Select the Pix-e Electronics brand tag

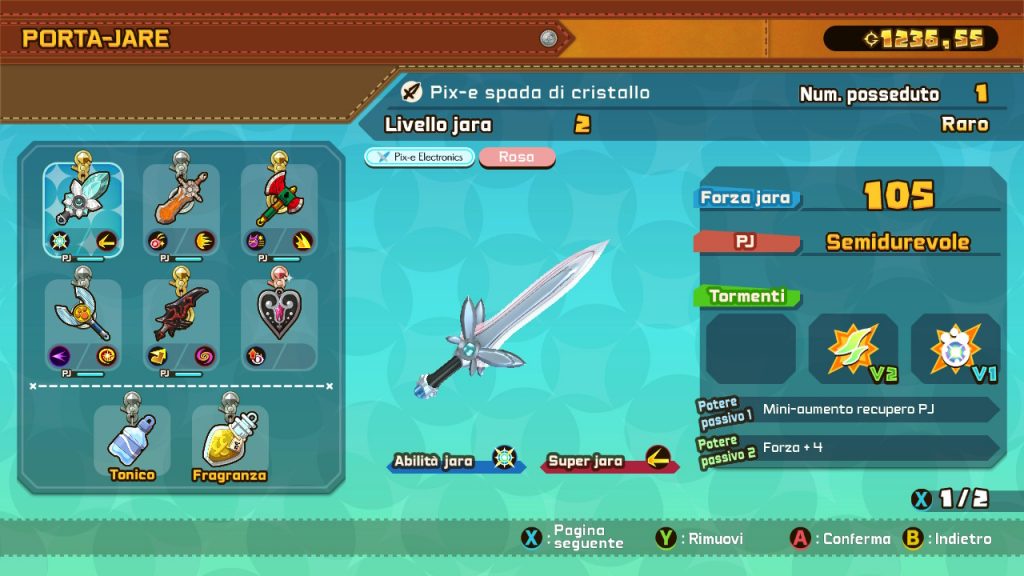click(x=419, y=157)
